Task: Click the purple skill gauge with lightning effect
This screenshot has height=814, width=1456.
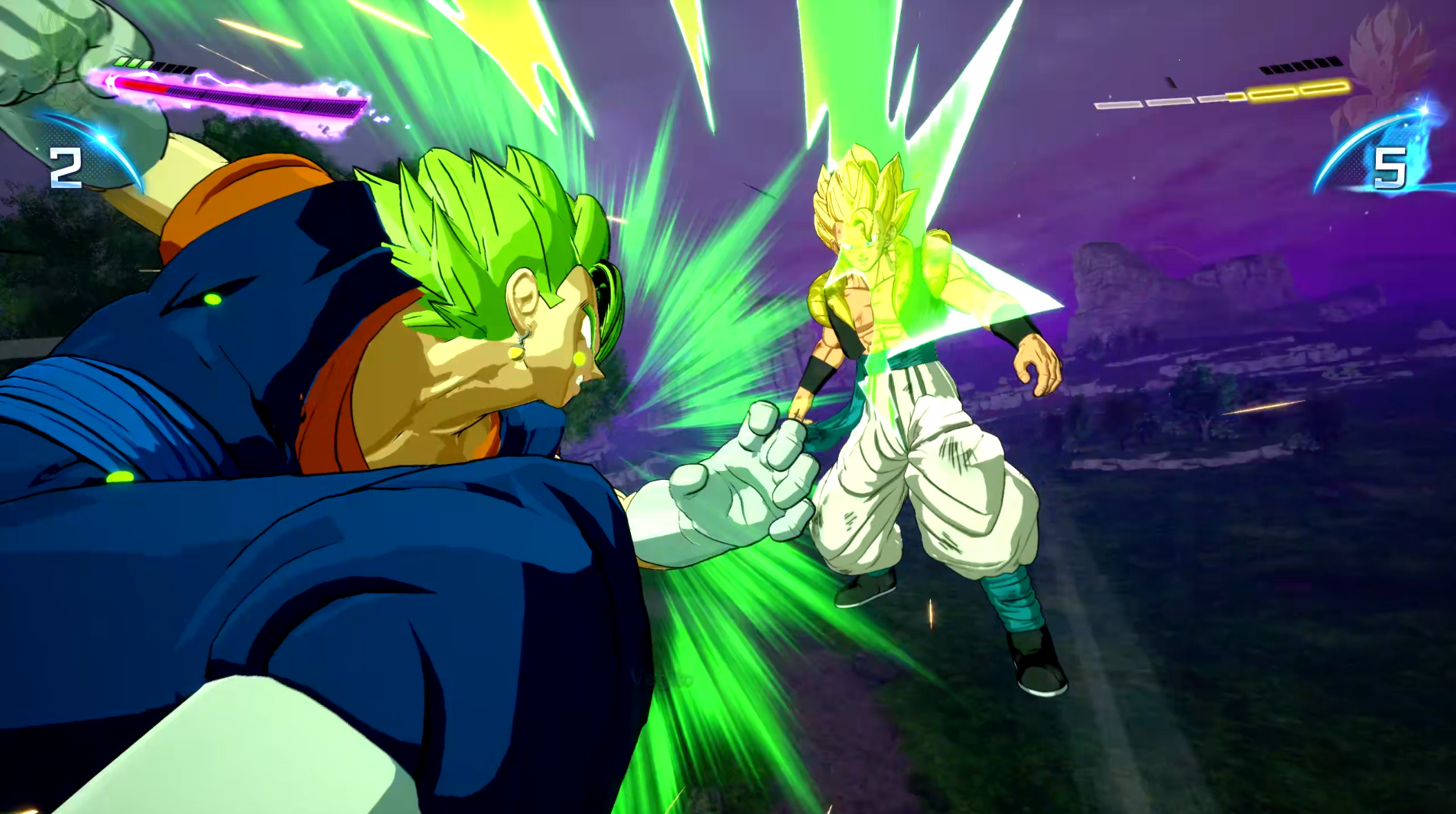Action: [x=262, y=97]
